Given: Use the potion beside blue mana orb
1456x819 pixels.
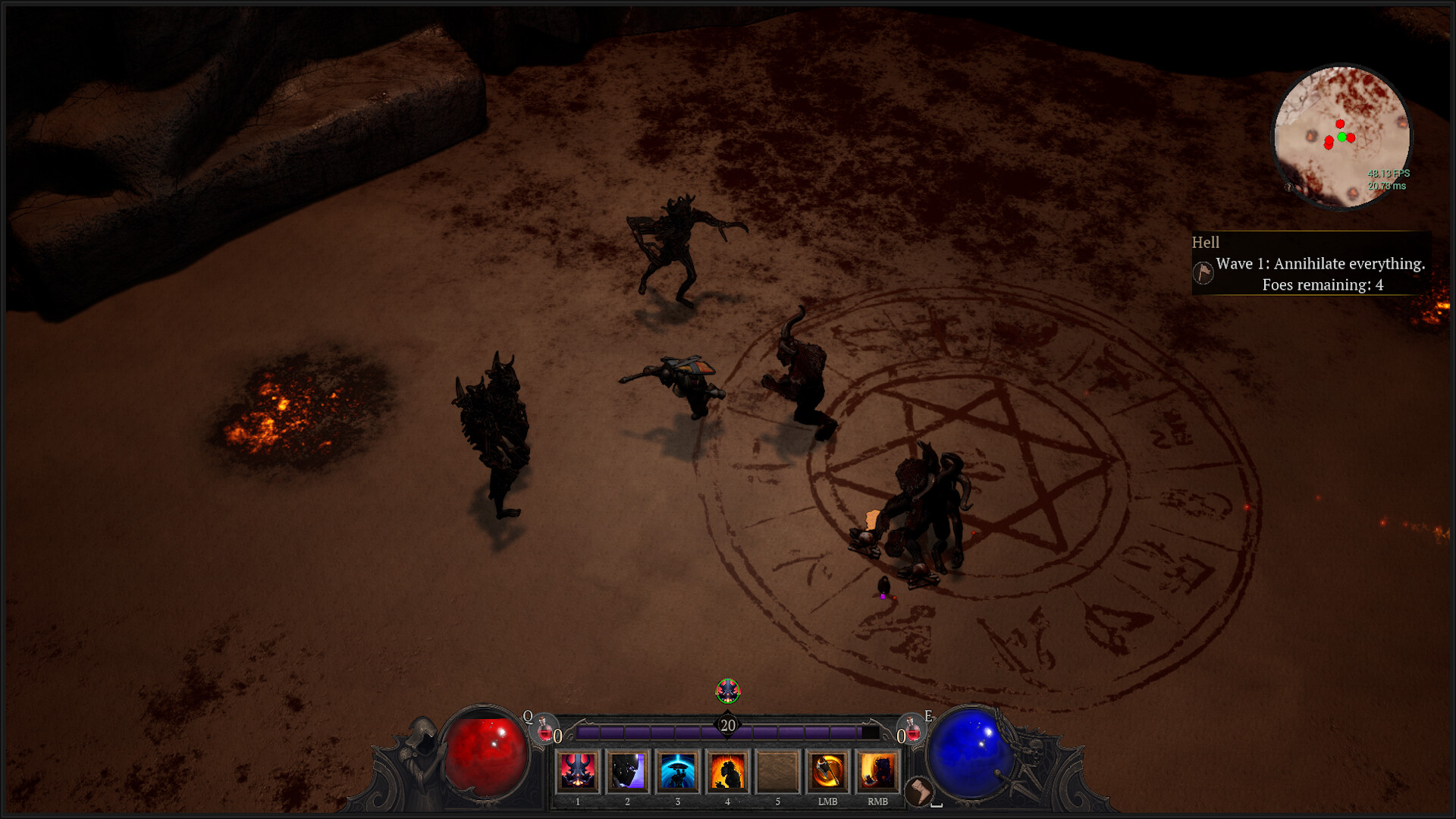Looking at the screenshot, I should [x=913, y=730].
